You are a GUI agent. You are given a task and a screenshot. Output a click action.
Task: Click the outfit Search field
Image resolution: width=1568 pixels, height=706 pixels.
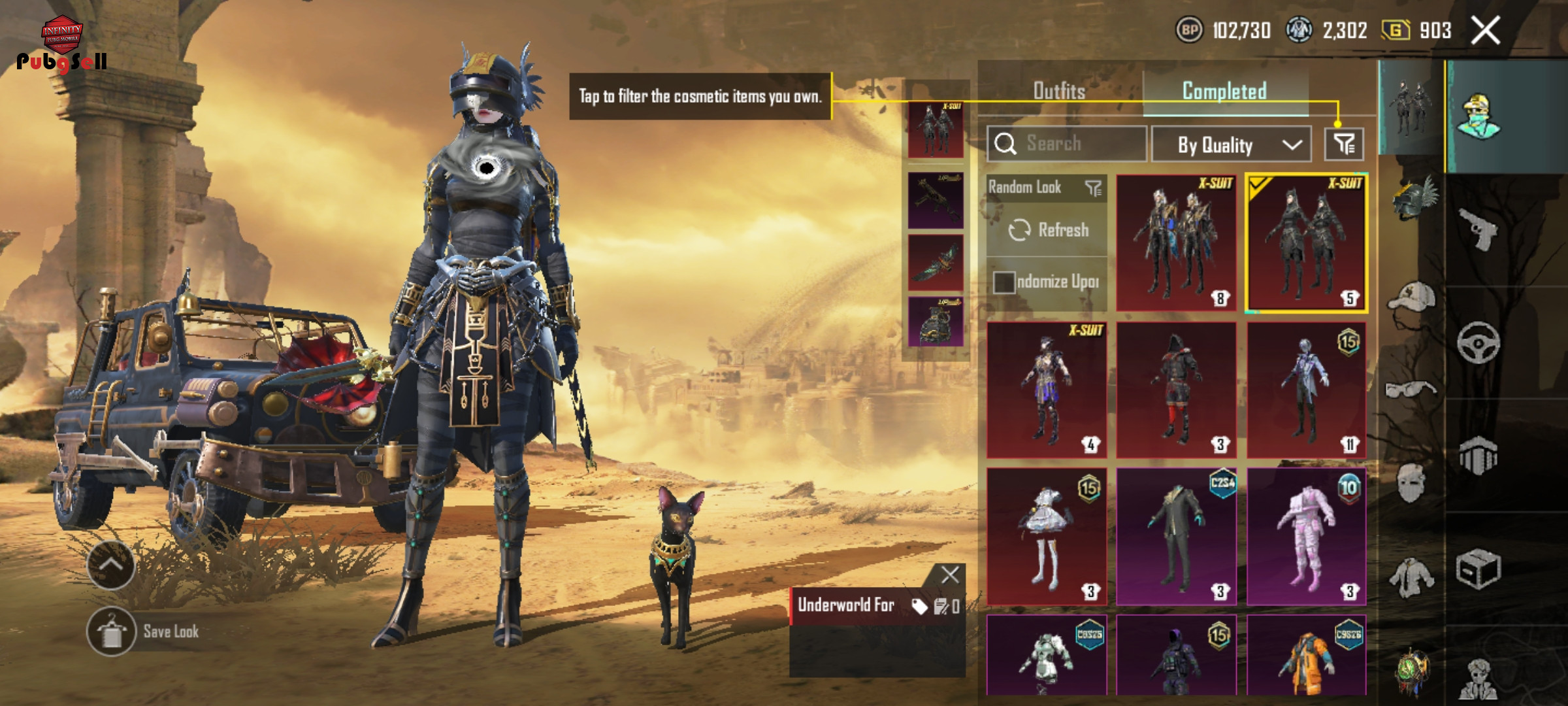1067,144
